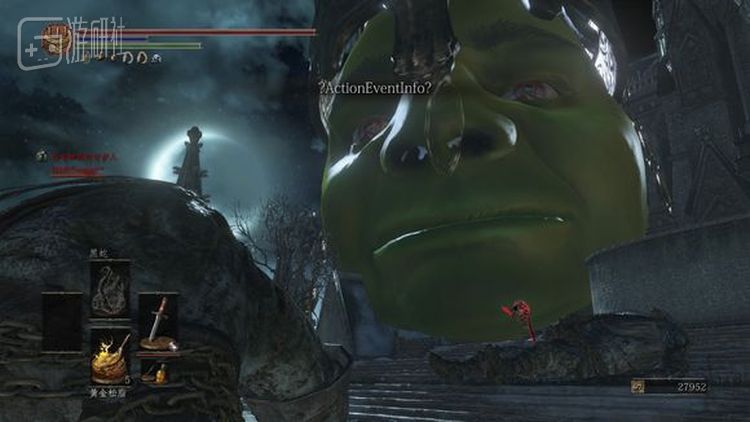The width and height of the screenshot is (750, 422).
Task: Click the small orange flask slot
Action: coord(157,374)
